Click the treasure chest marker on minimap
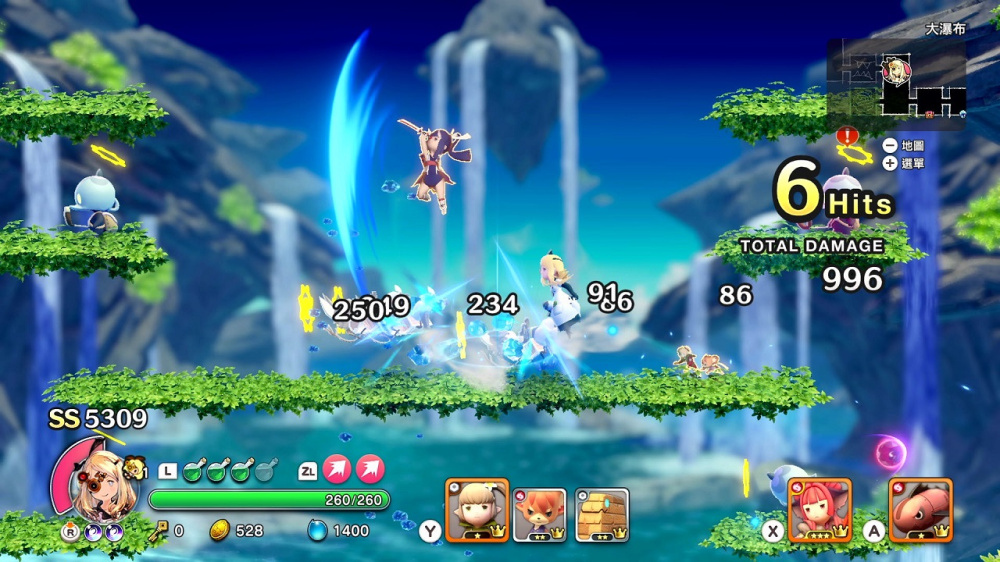The width and height of the screenshot is (1000, 562). click(930, 116)
